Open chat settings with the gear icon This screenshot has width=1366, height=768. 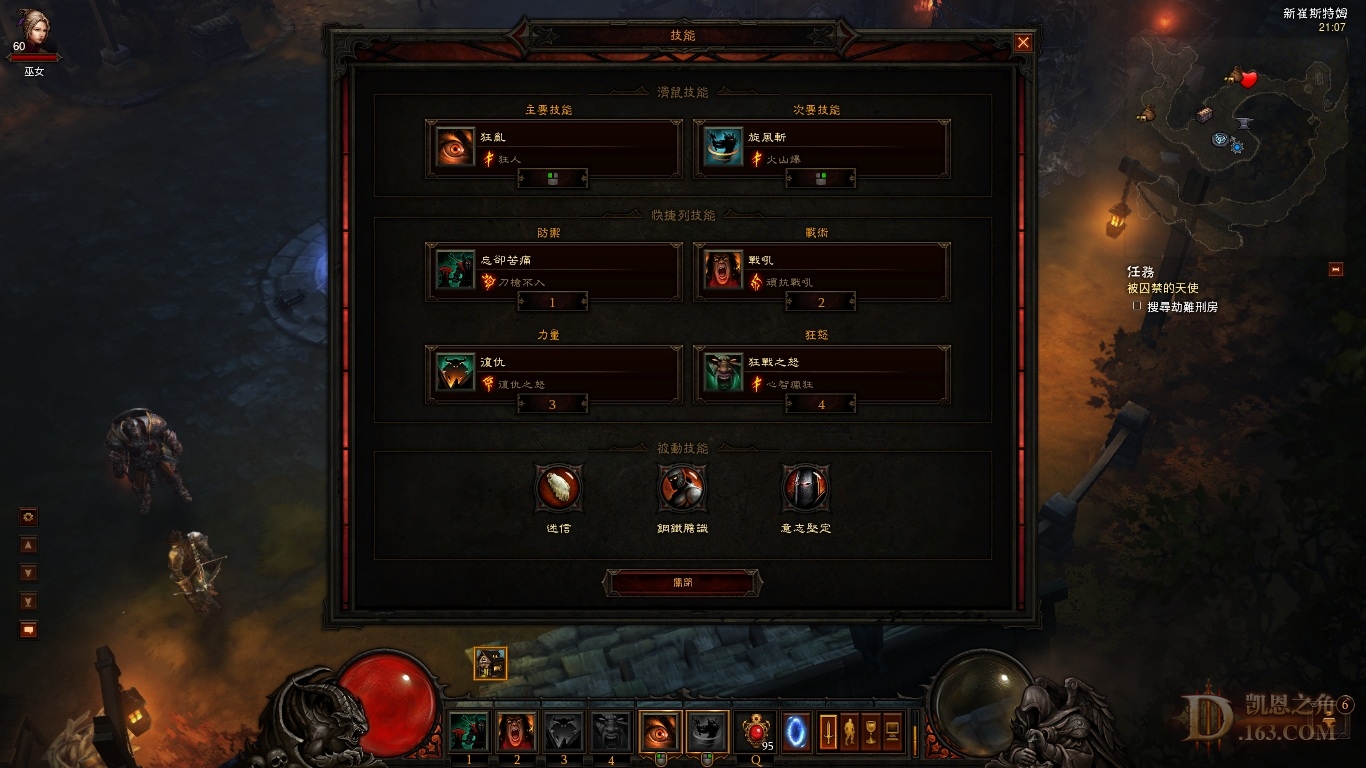28,517
